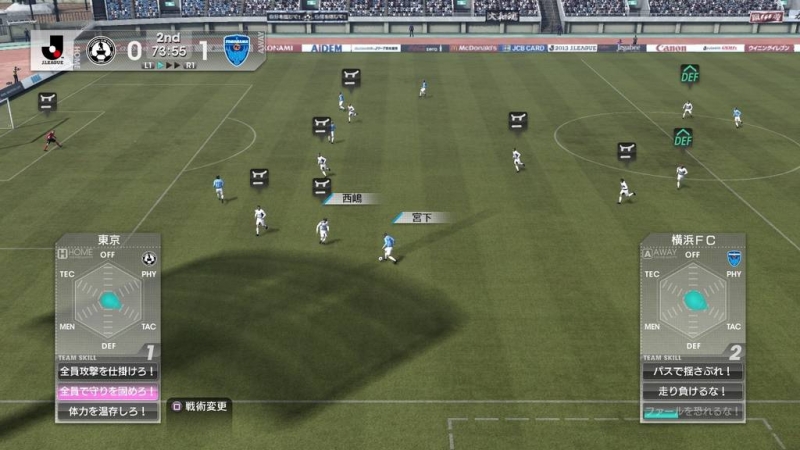The image size is (800, 450).
Task: Click Yokohama FC's パスで揺さぶれ！ skill
Action: [692, 371]
